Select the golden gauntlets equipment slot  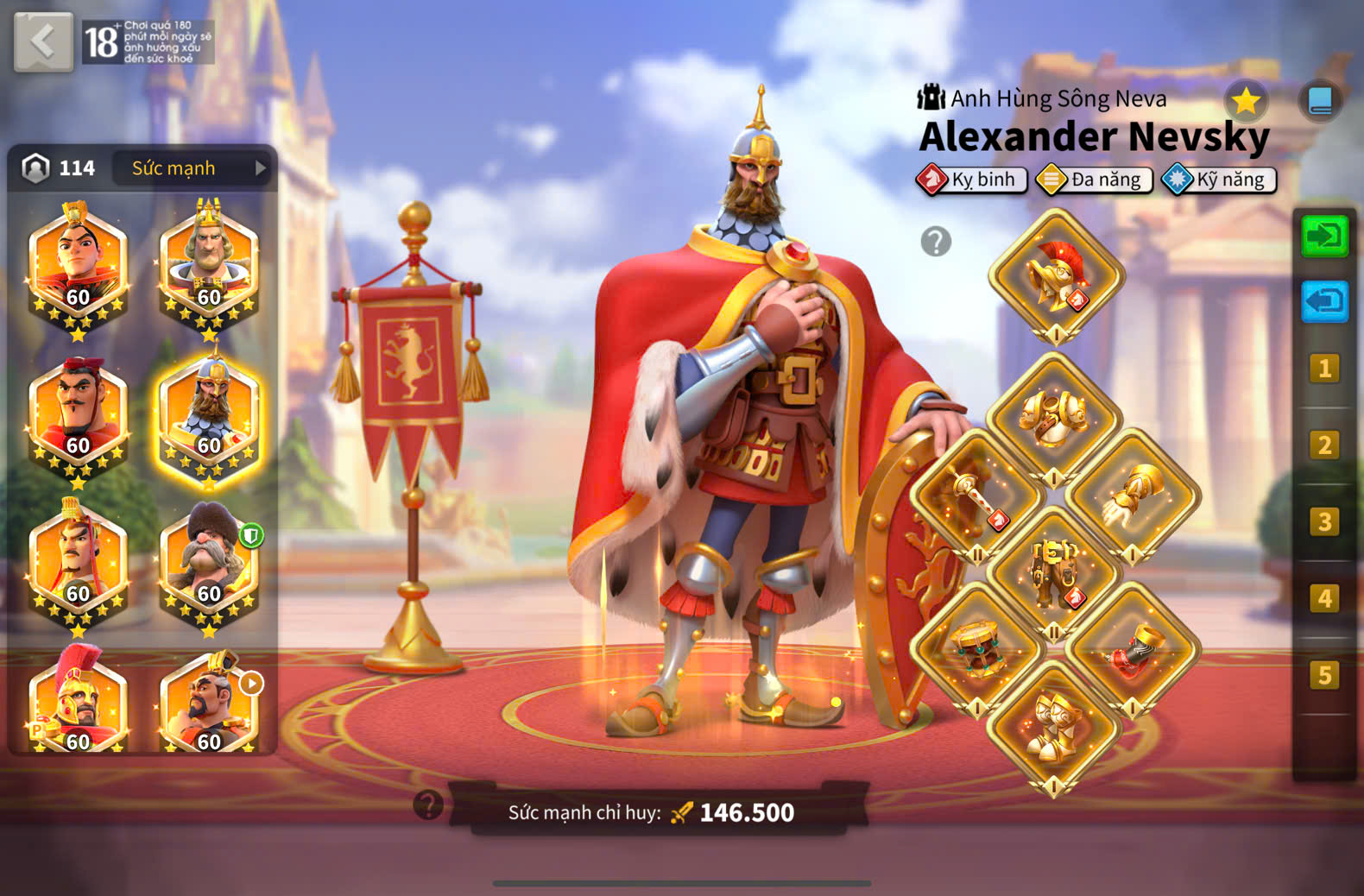point(1133,496)
